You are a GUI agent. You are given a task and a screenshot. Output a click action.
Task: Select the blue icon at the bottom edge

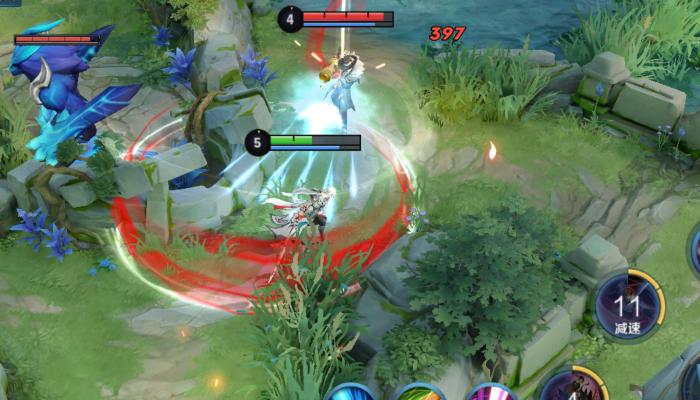coord(350,392)
